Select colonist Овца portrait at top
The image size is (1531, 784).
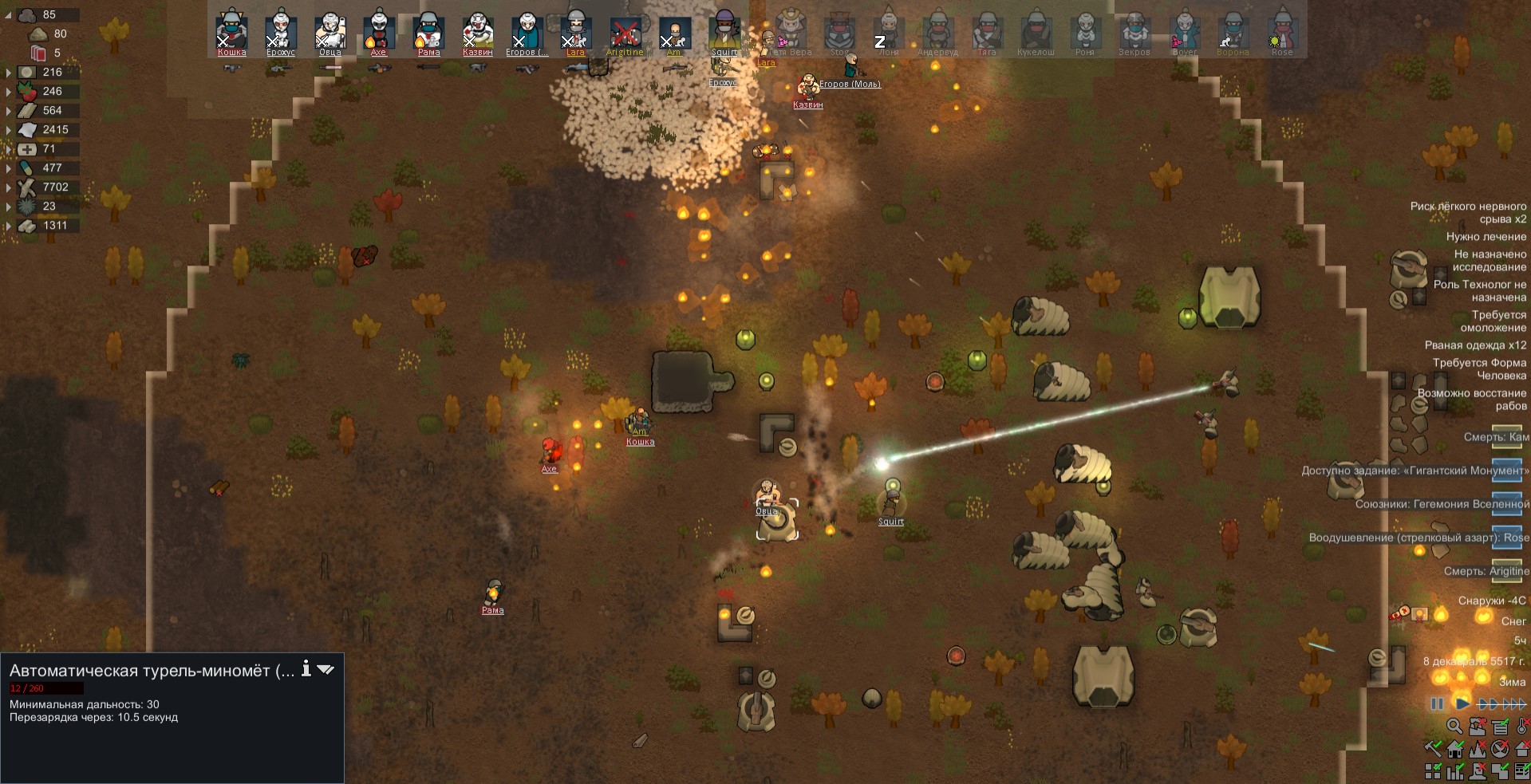[x=329, y=32]
